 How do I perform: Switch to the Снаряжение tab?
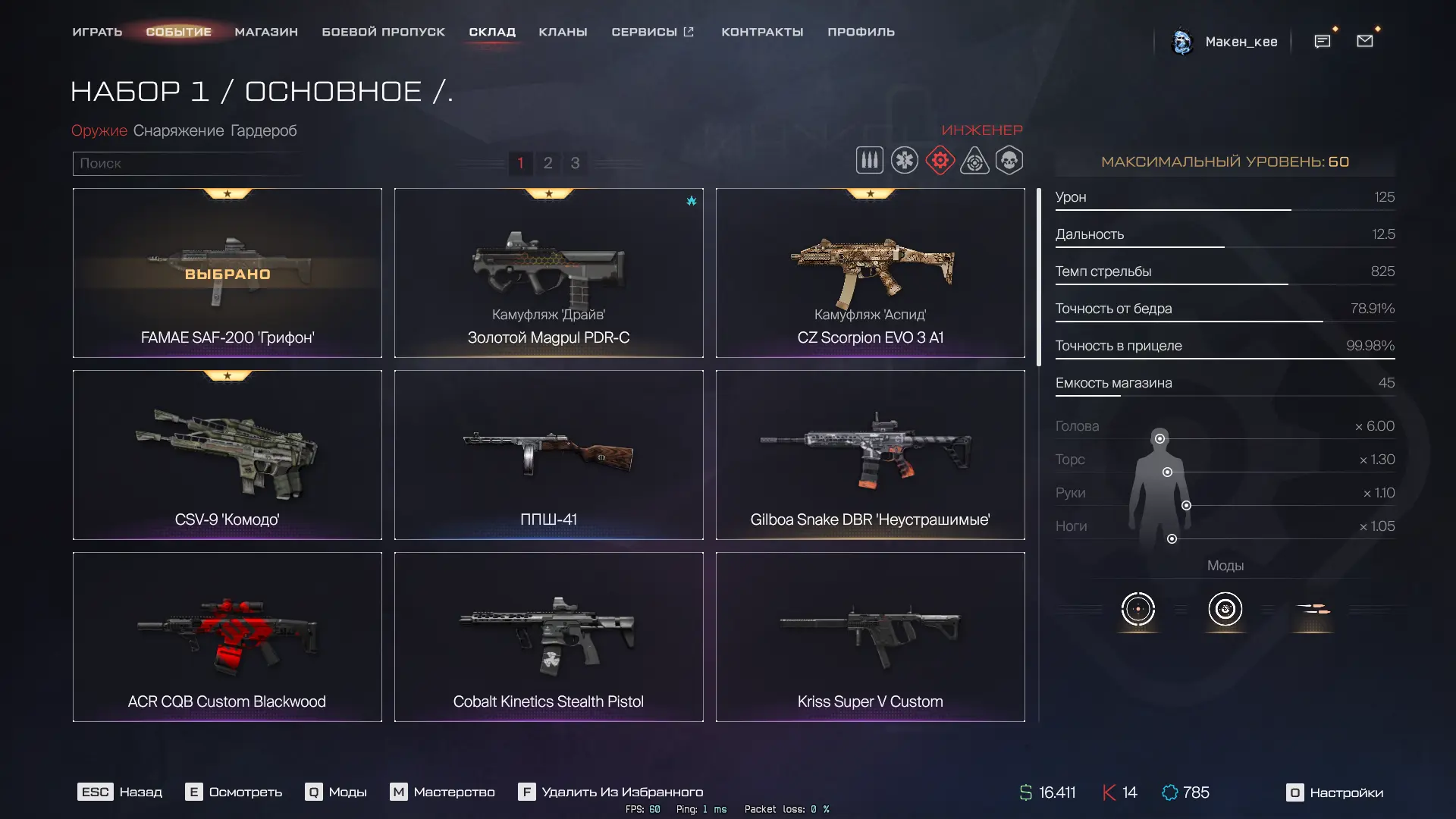178,130
